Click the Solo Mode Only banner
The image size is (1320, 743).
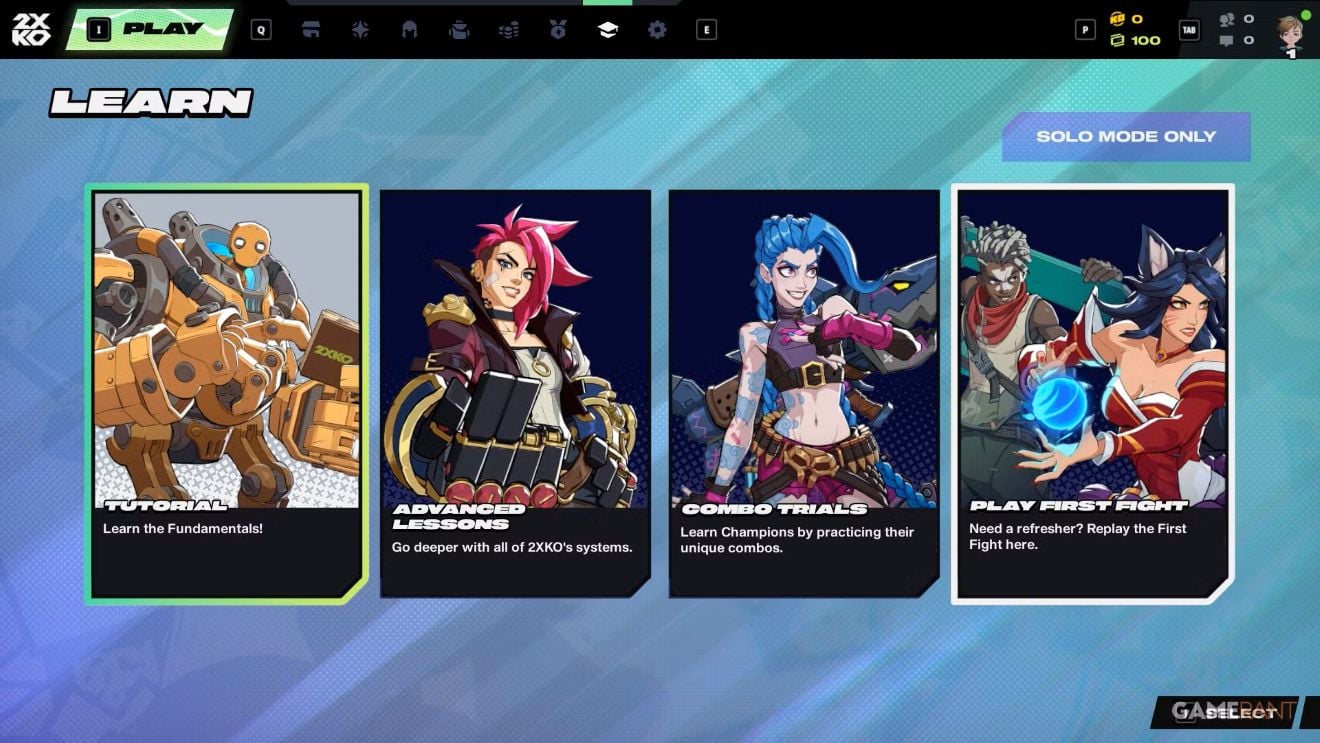[1126, 137]
